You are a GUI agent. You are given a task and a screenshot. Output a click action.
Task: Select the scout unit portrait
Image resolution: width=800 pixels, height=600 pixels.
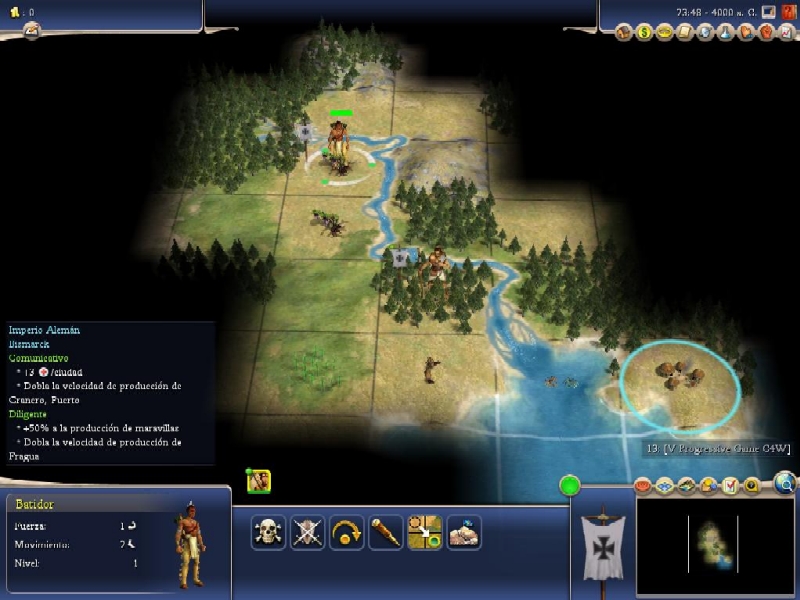189,546
